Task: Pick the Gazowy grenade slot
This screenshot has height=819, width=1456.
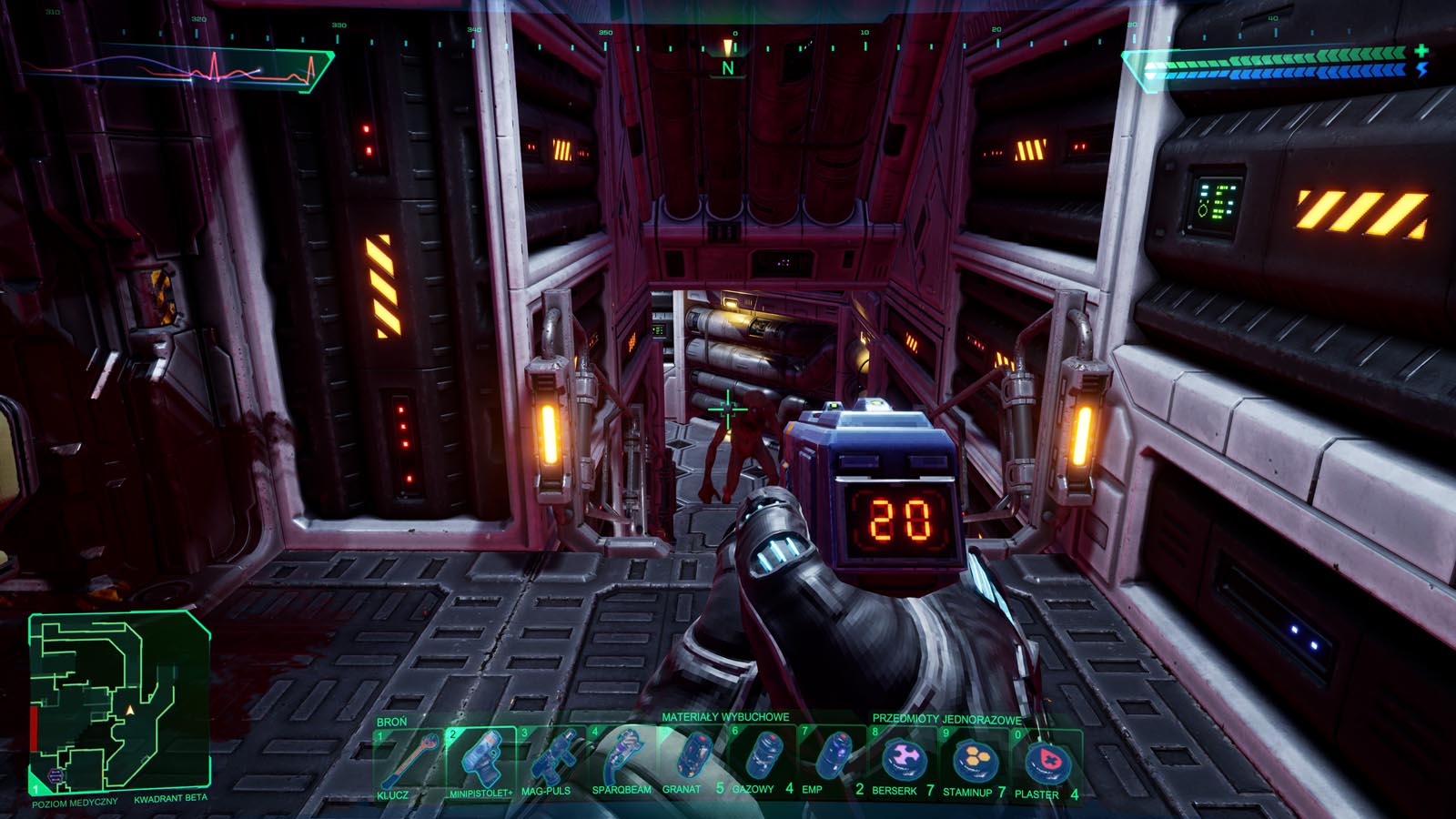Action: 763,759
